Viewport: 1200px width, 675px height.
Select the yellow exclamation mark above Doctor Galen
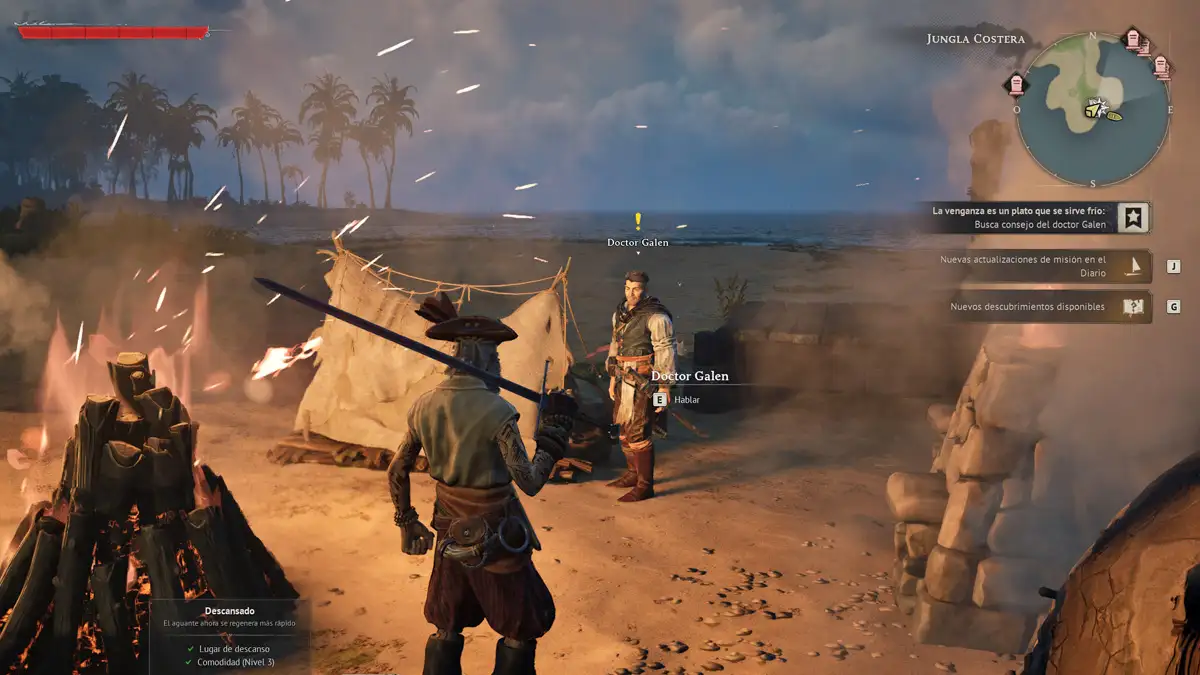pos(638,222)
